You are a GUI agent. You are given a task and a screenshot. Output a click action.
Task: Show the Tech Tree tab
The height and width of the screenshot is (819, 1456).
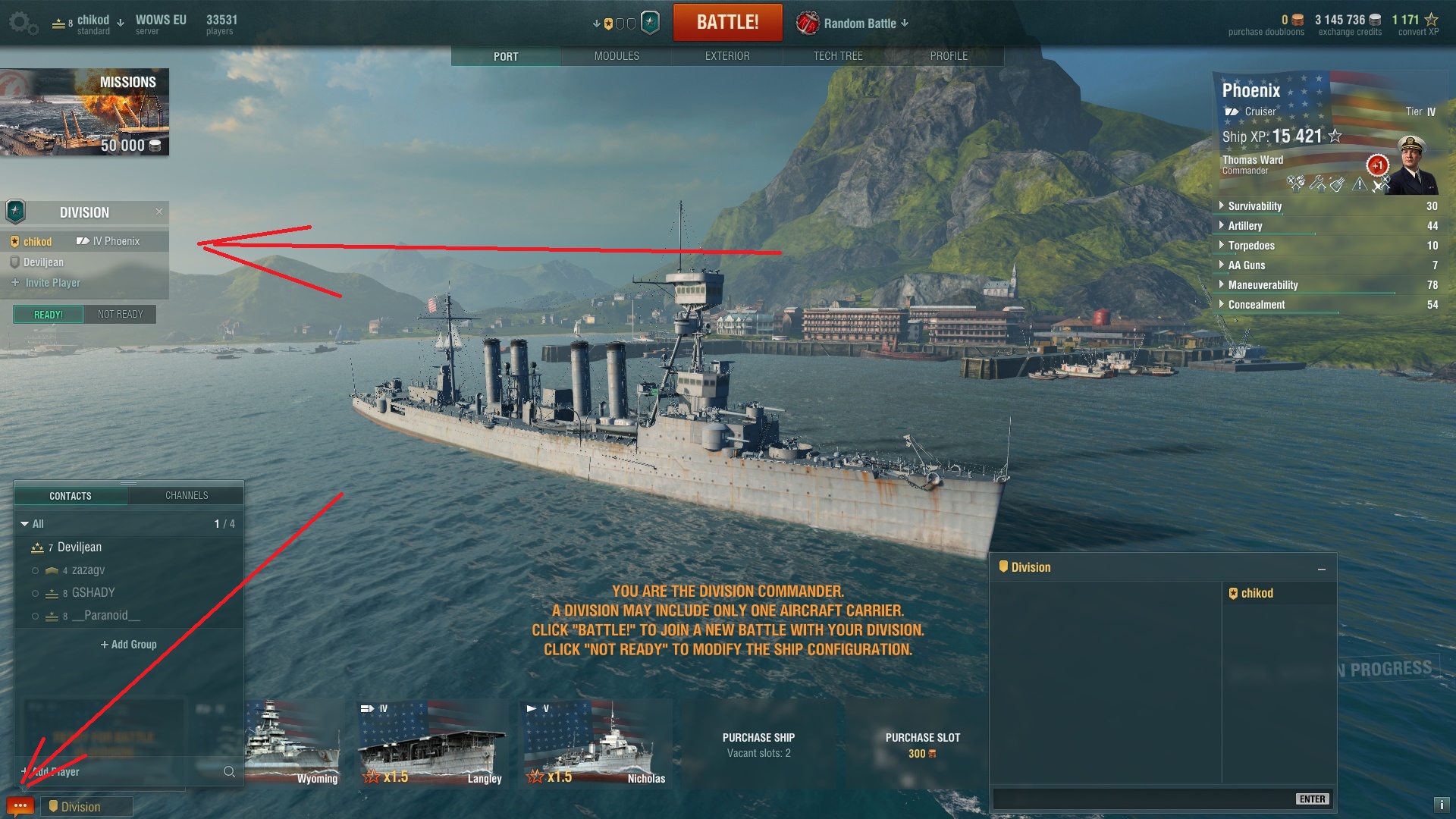(x=838, y=56)
